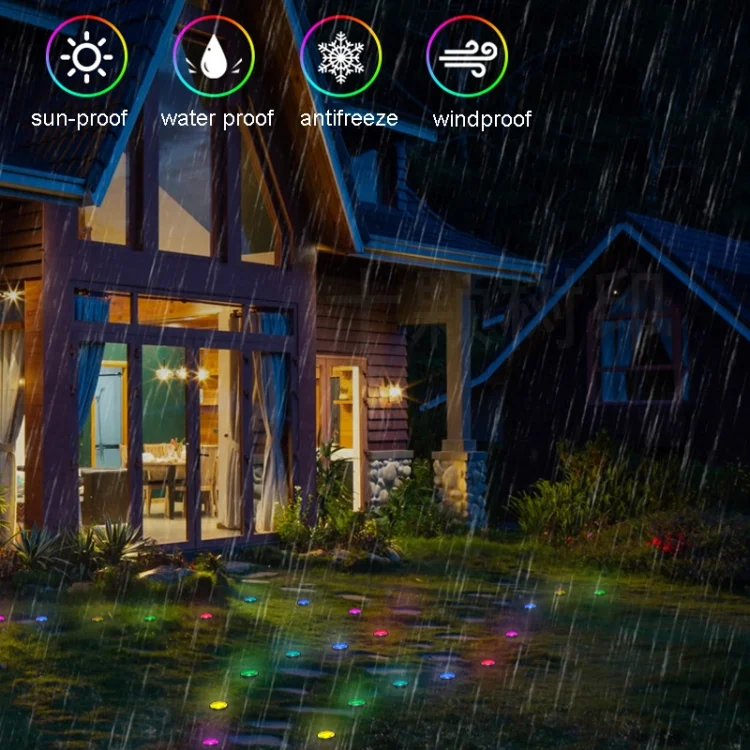Screen dimensions: 750x750
Task: Tap the windproof wind icon
Action: [467, 57]
